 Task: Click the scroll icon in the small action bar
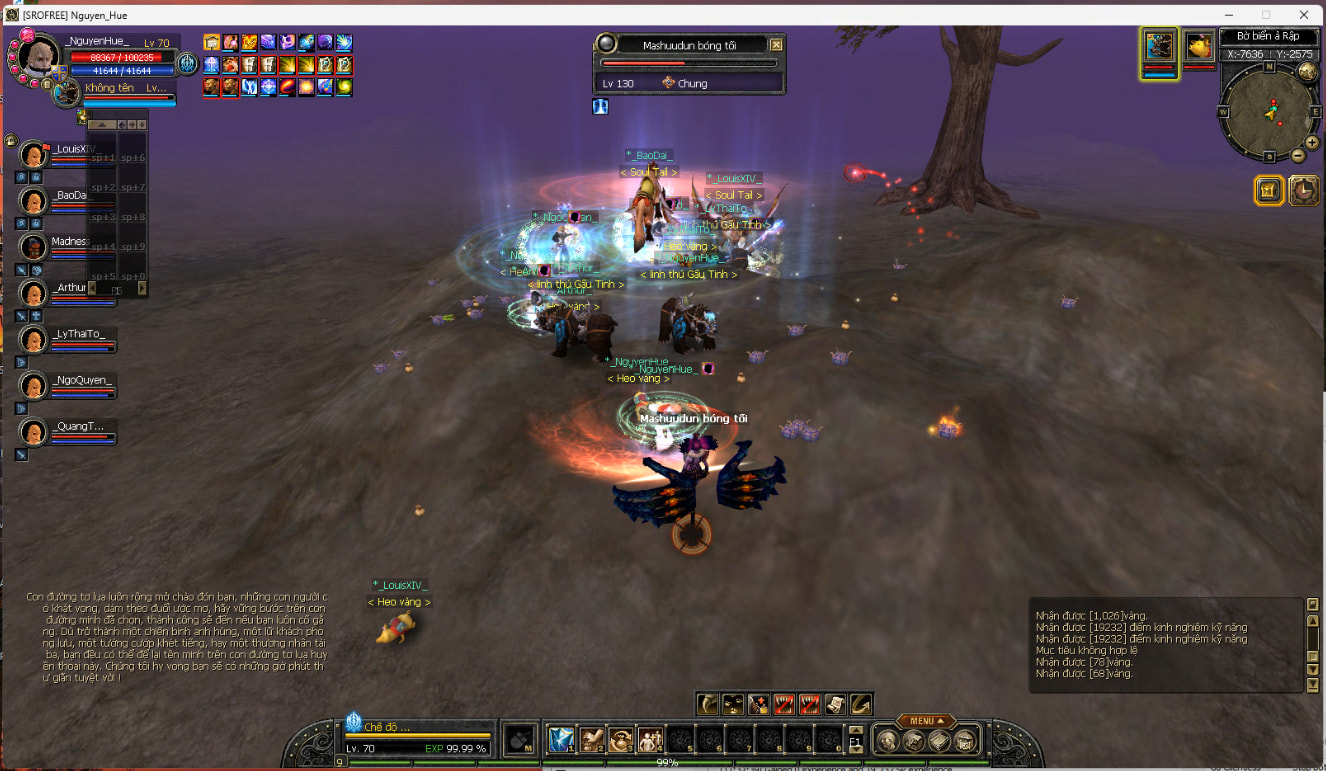click(835, 704)
